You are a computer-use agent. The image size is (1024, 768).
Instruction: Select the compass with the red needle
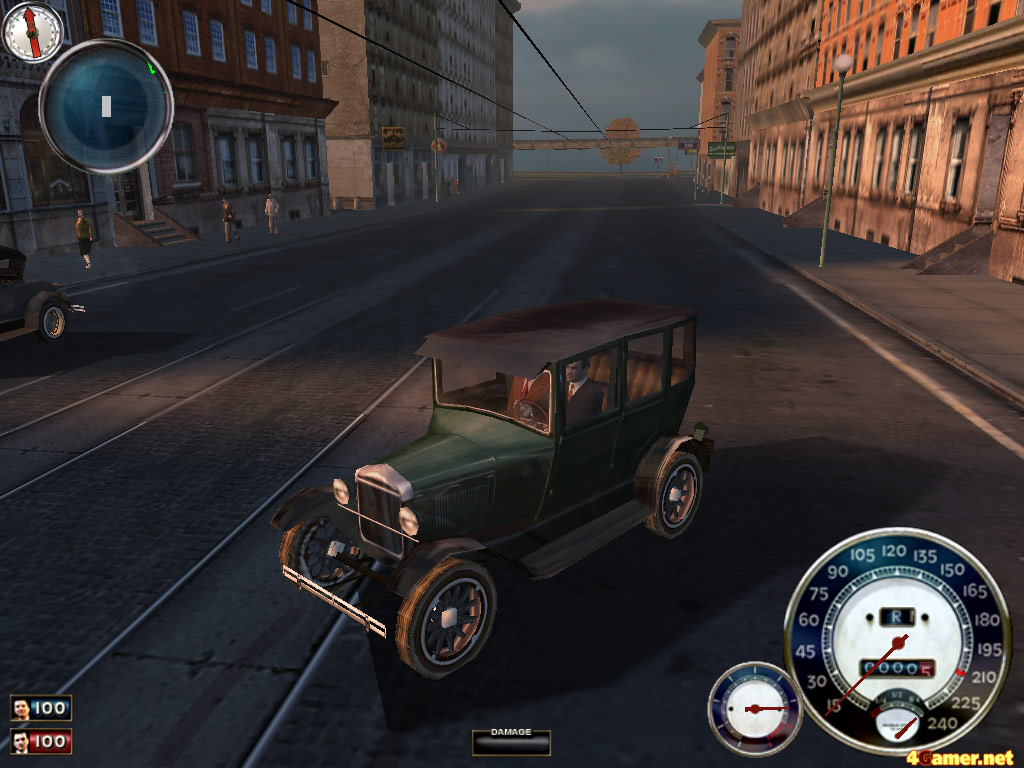(32, 31)
